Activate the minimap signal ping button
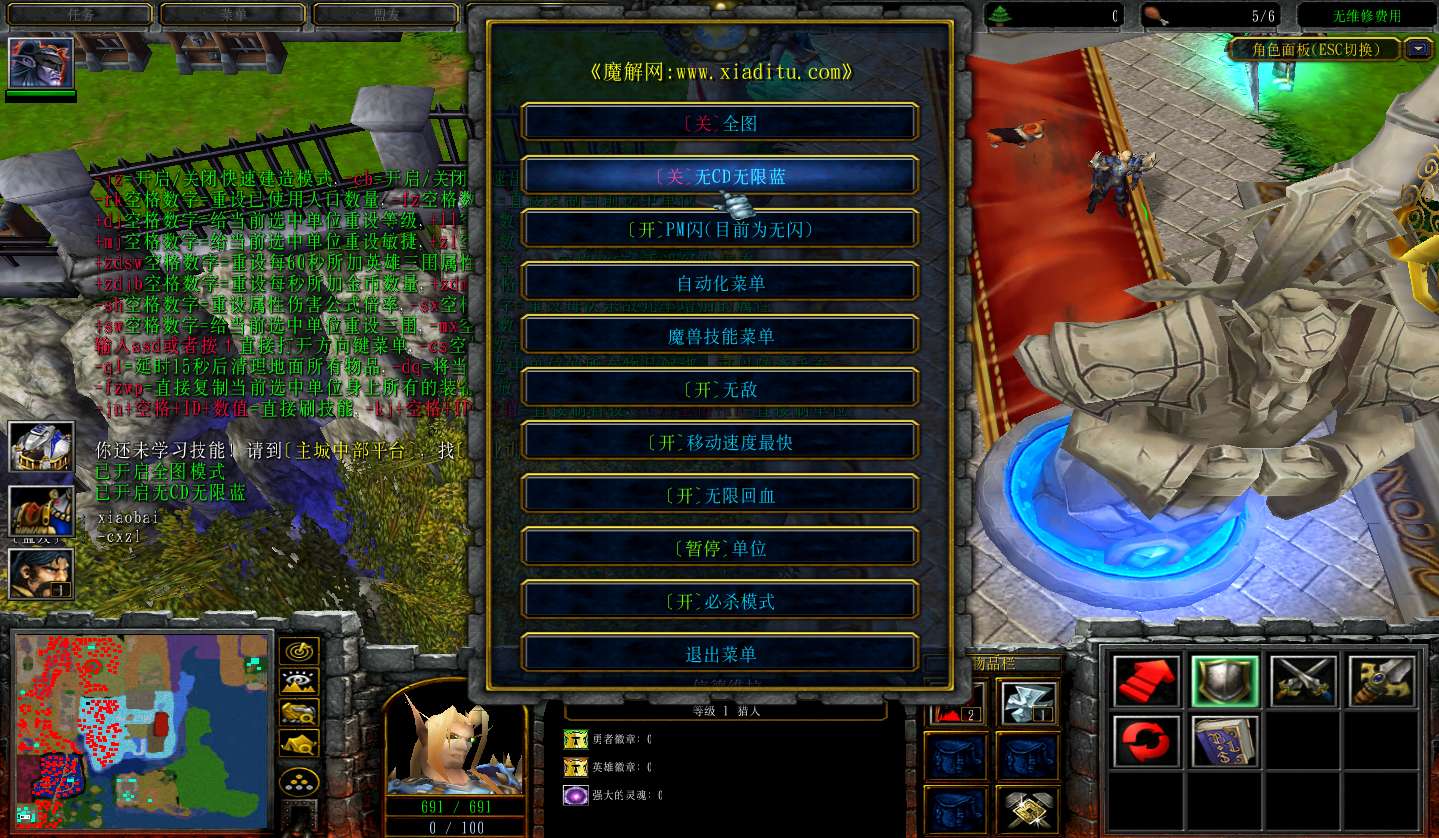 pos(298,652)
